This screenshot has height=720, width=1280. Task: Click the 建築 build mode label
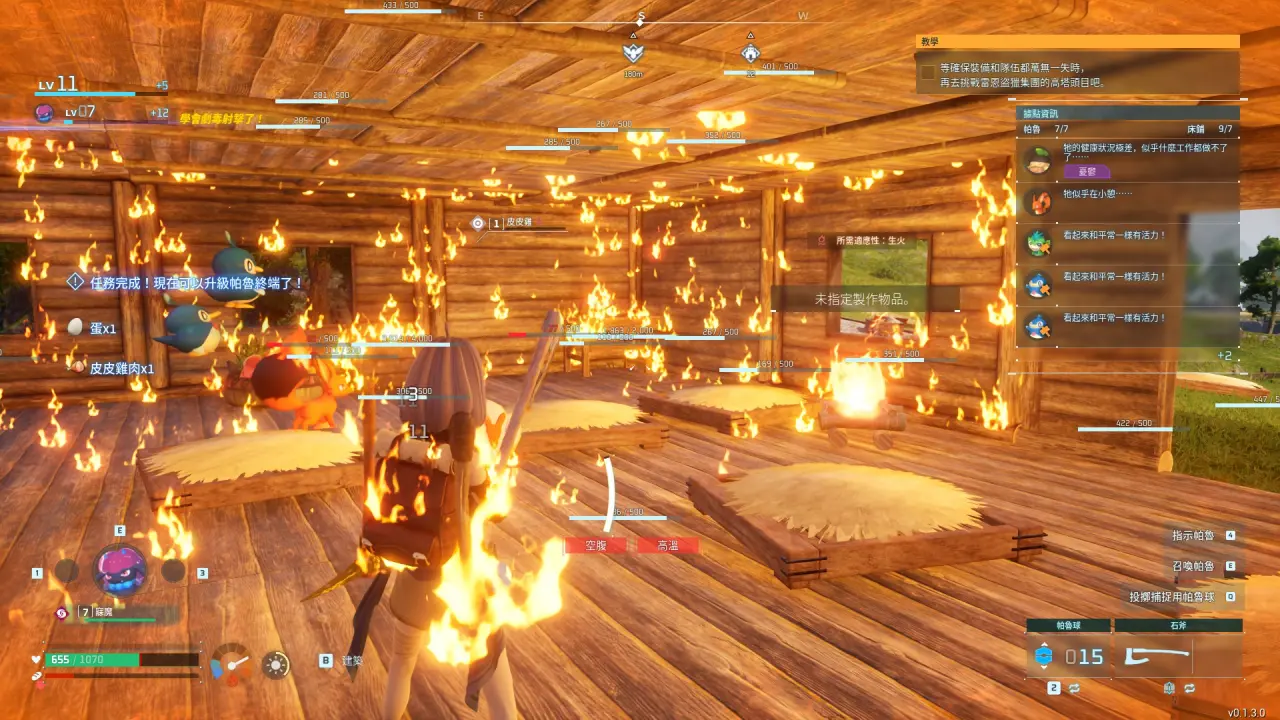(352, 661)
